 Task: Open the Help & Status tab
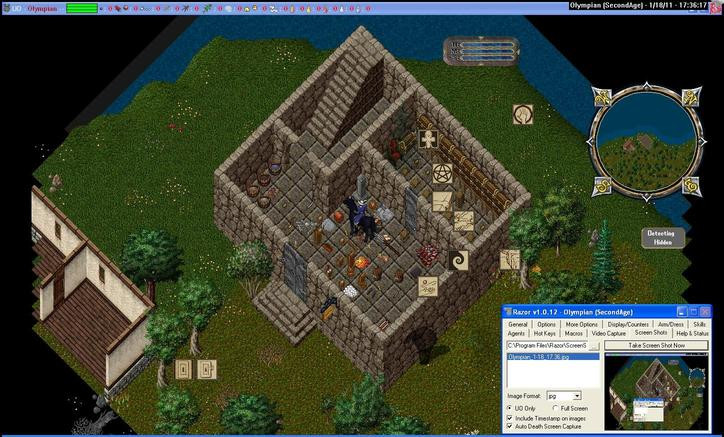690,333
